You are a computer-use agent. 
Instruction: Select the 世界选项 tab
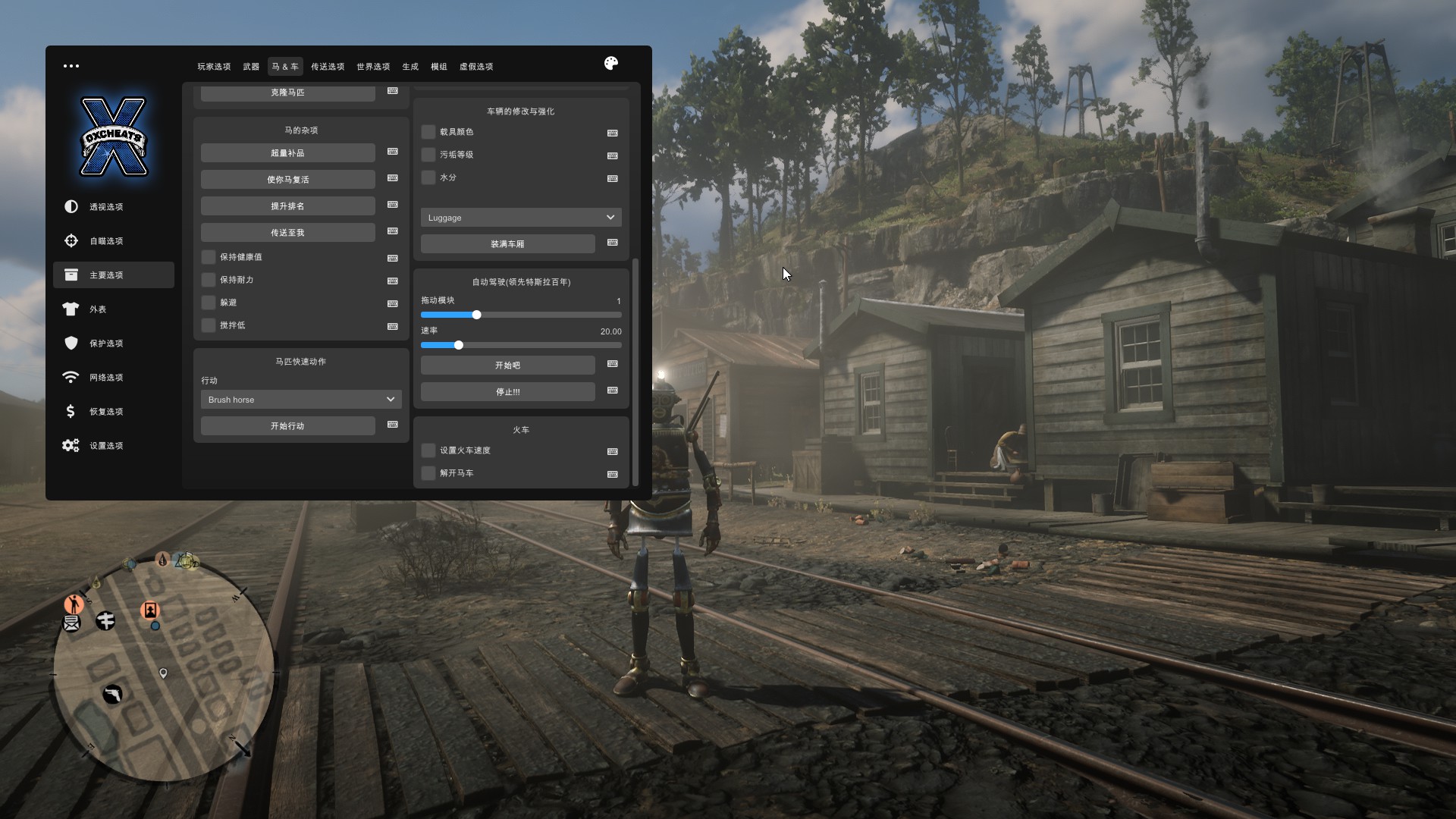(373, 67)
